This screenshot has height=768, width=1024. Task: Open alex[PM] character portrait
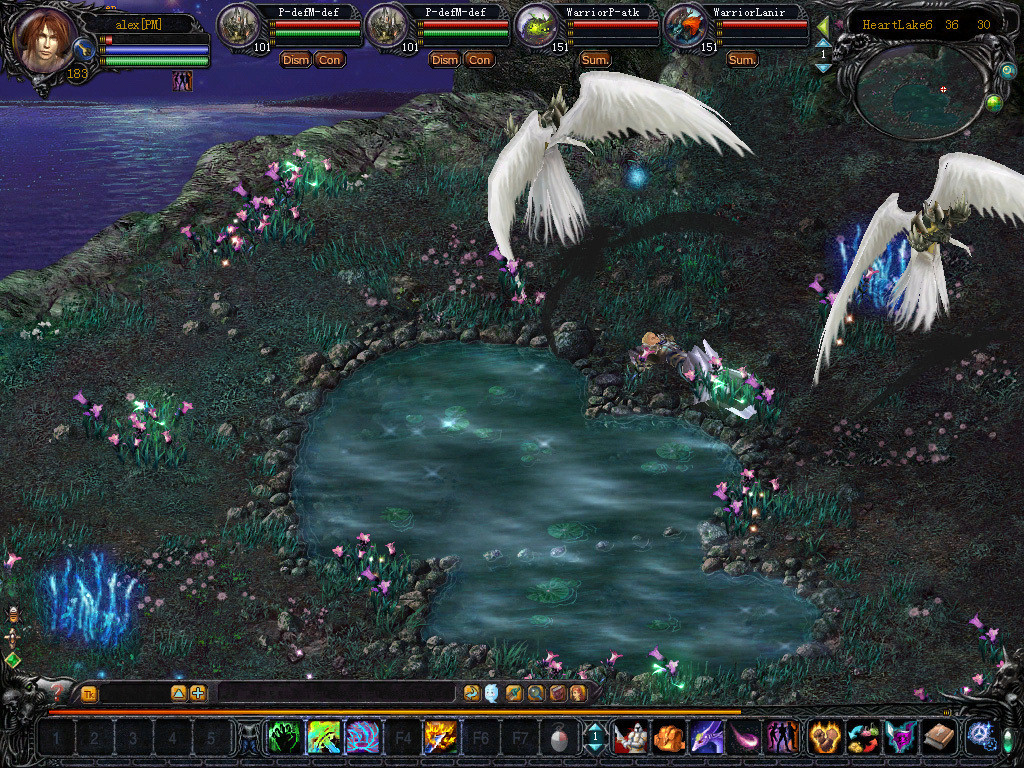(x=46, y=42)
